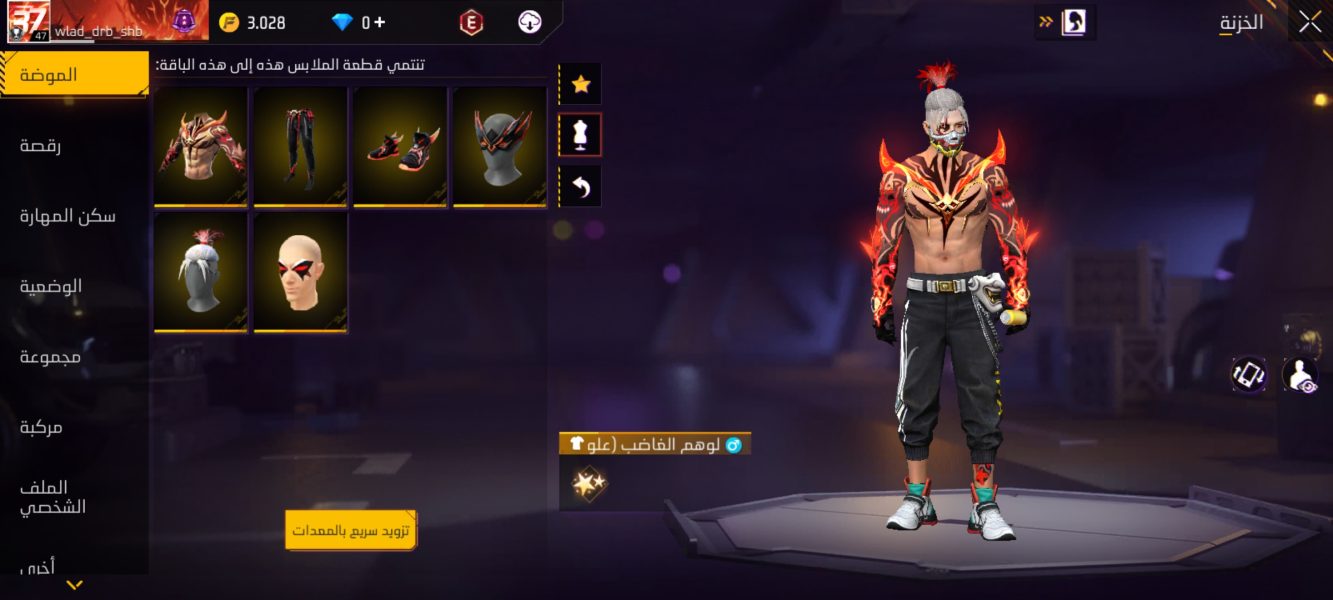The height and width of the screenshot is (600, 1333).
Task: Close the vault screen with the X
Action: [x=1309, y=23]
